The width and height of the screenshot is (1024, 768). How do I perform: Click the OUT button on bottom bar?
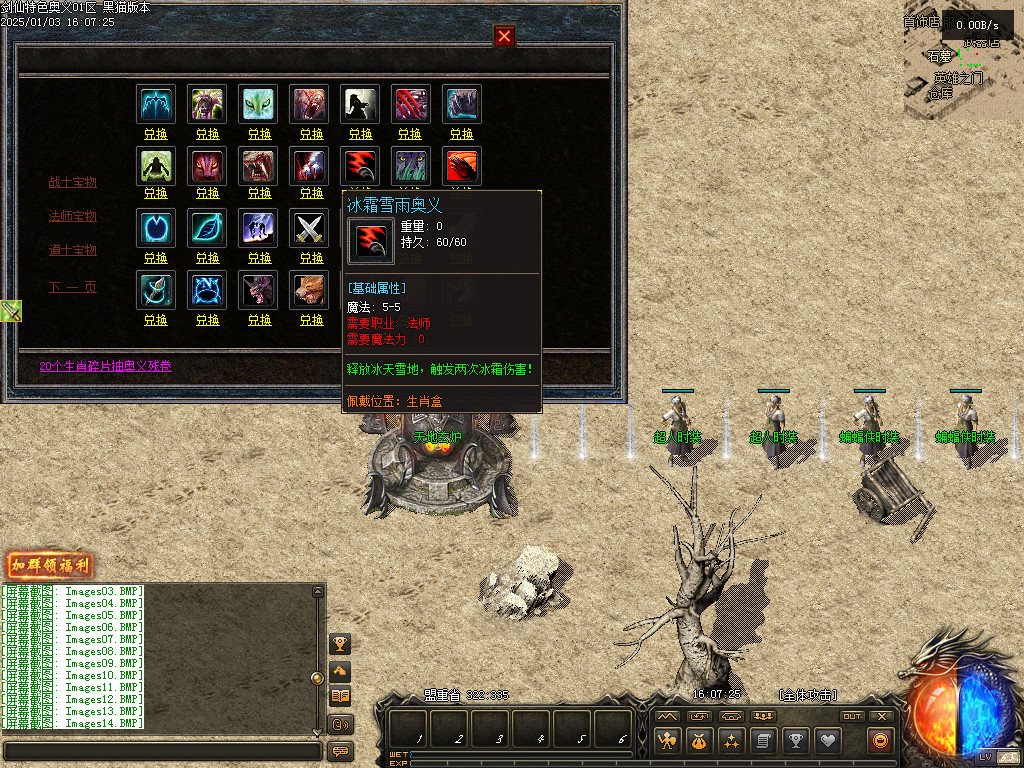pyautogui.click(x=852, y=716)
